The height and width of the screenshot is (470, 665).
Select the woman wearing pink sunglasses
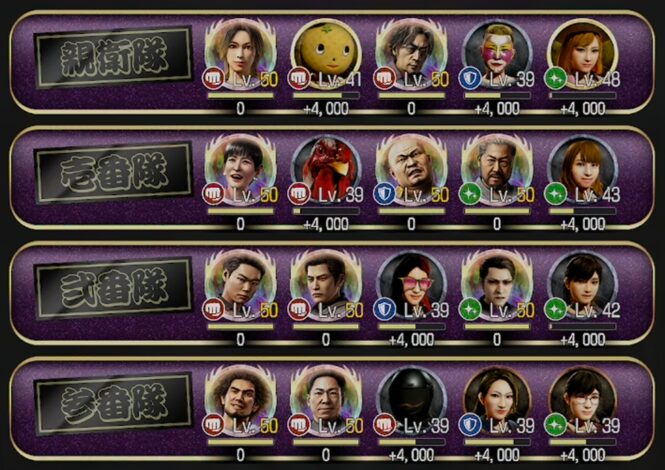pos(411,283)
